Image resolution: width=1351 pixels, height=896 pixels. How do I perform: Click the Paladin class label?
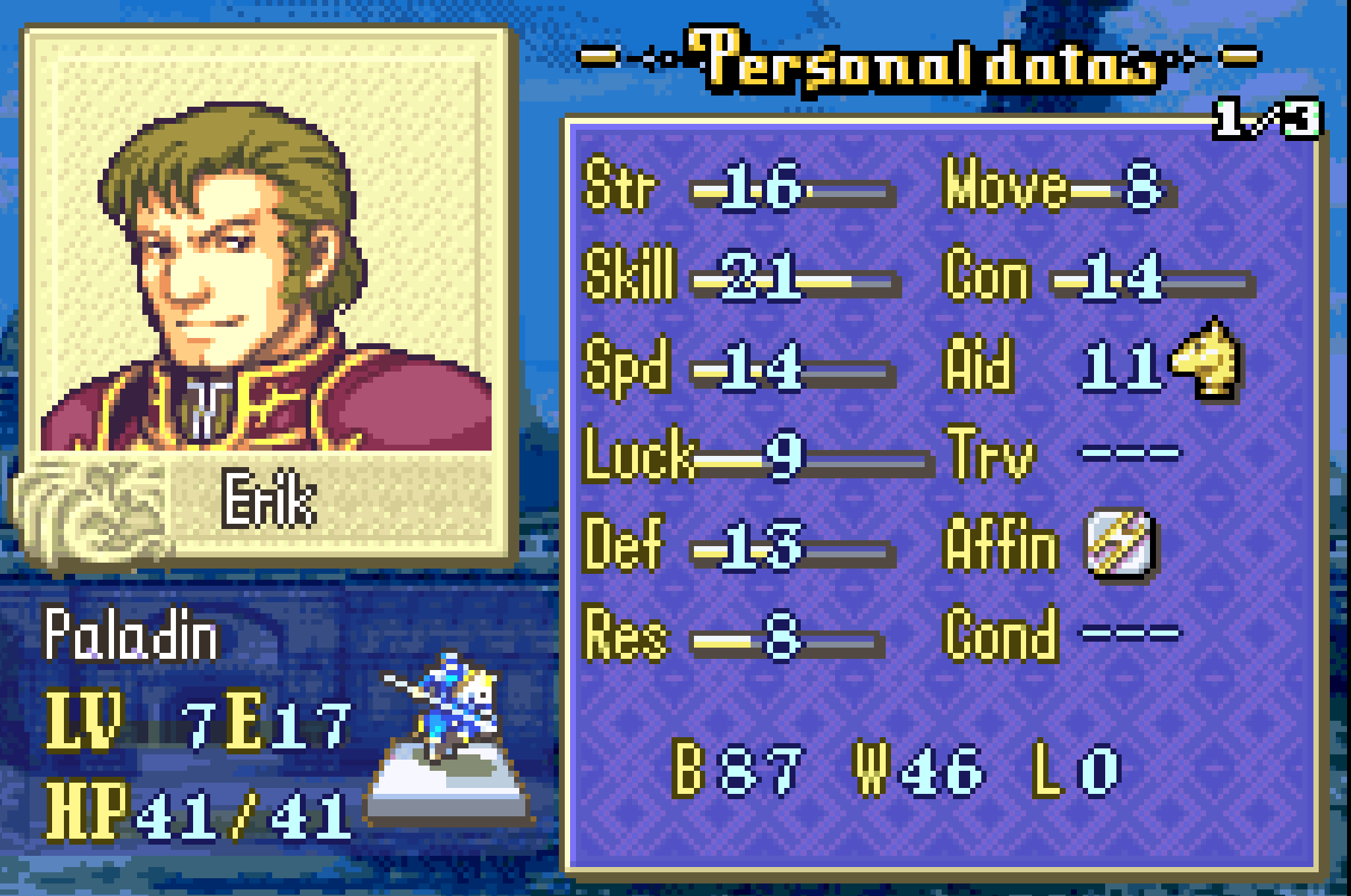pyautogui.click(x=130, y=634)
